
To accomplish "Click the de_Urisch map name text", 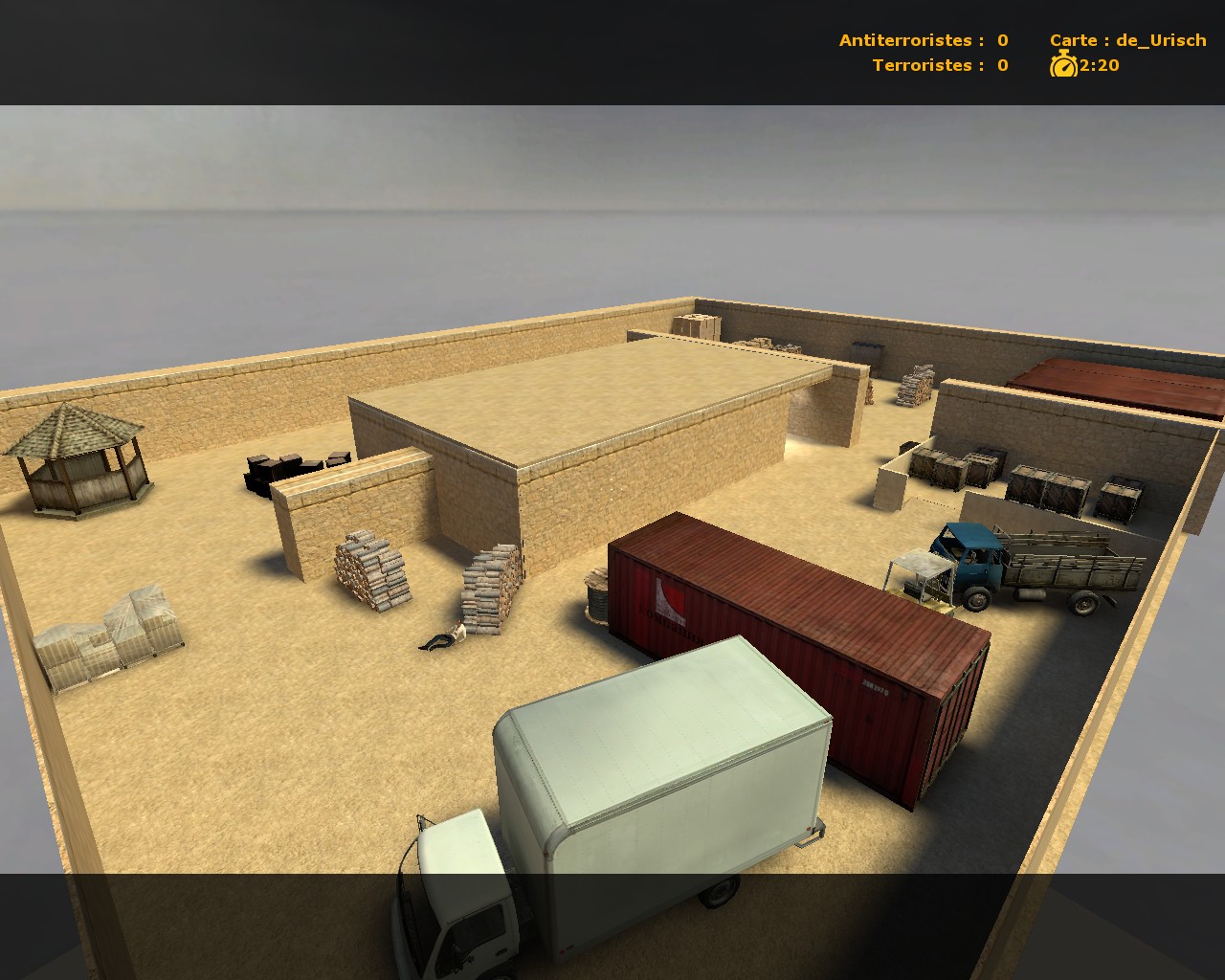I will click(x=1161, y=40).
